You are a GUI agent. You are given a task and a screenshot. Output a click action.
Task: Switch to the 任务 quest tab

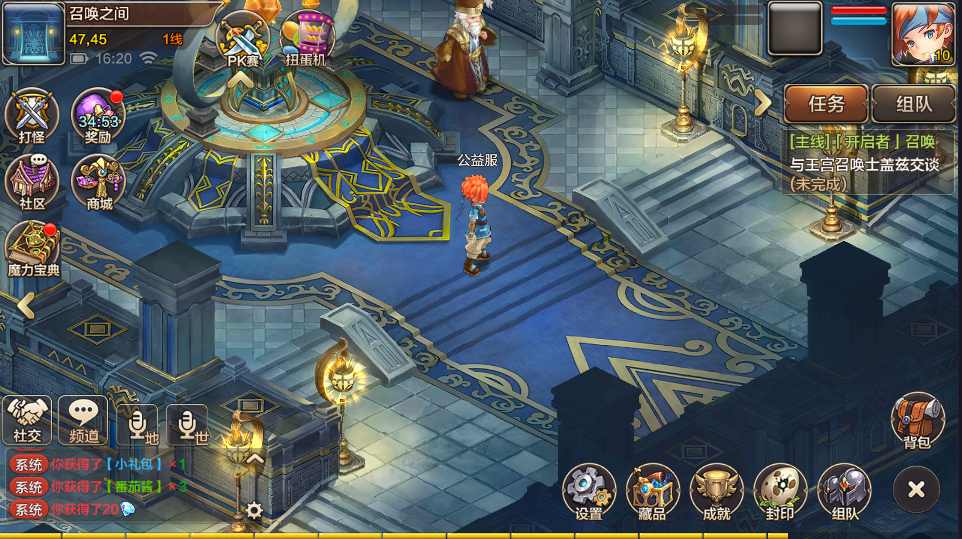(826, 103)
